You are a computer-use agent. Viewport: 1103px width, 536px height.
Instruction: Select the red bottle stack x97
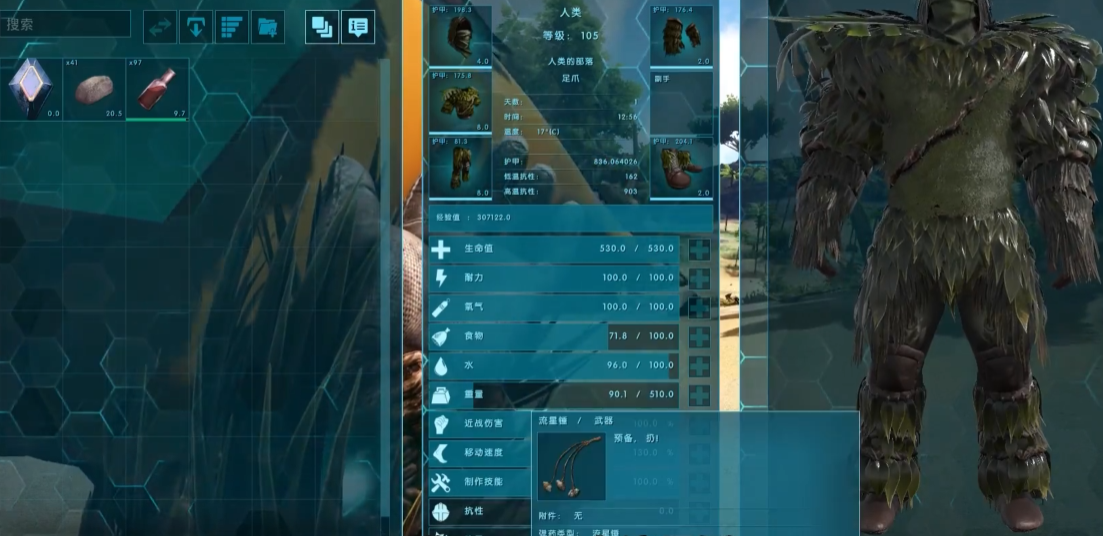[x=157, y=89]
